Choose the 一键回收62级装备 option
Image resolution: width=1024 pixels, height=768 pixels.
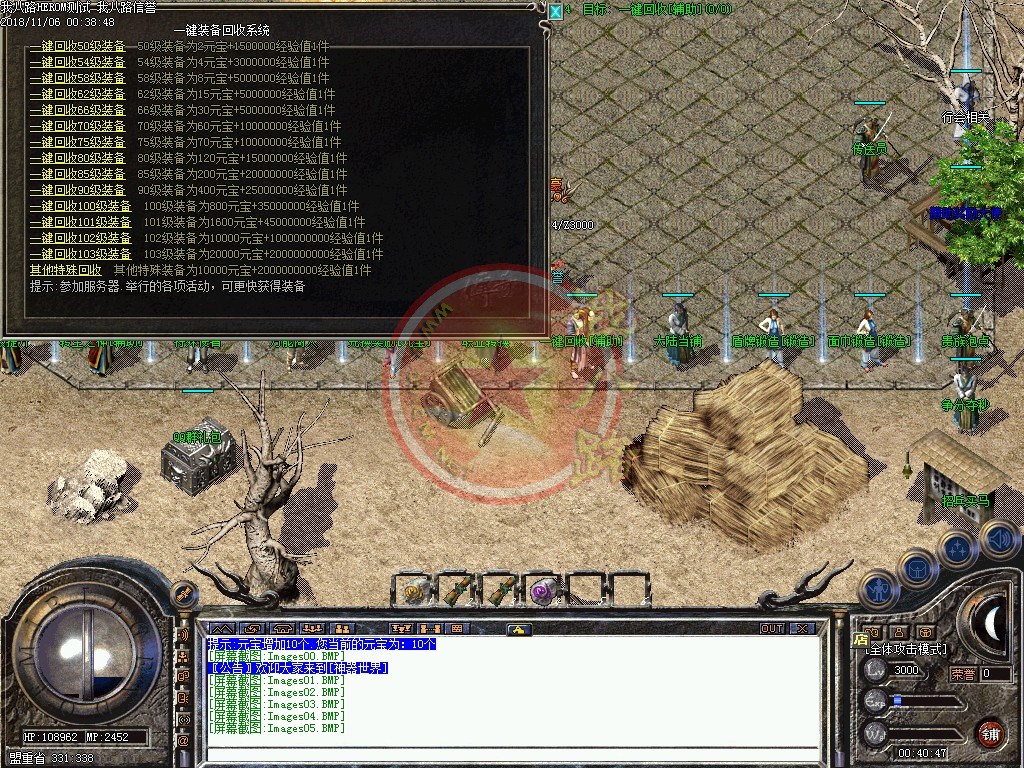coord(78,94)
